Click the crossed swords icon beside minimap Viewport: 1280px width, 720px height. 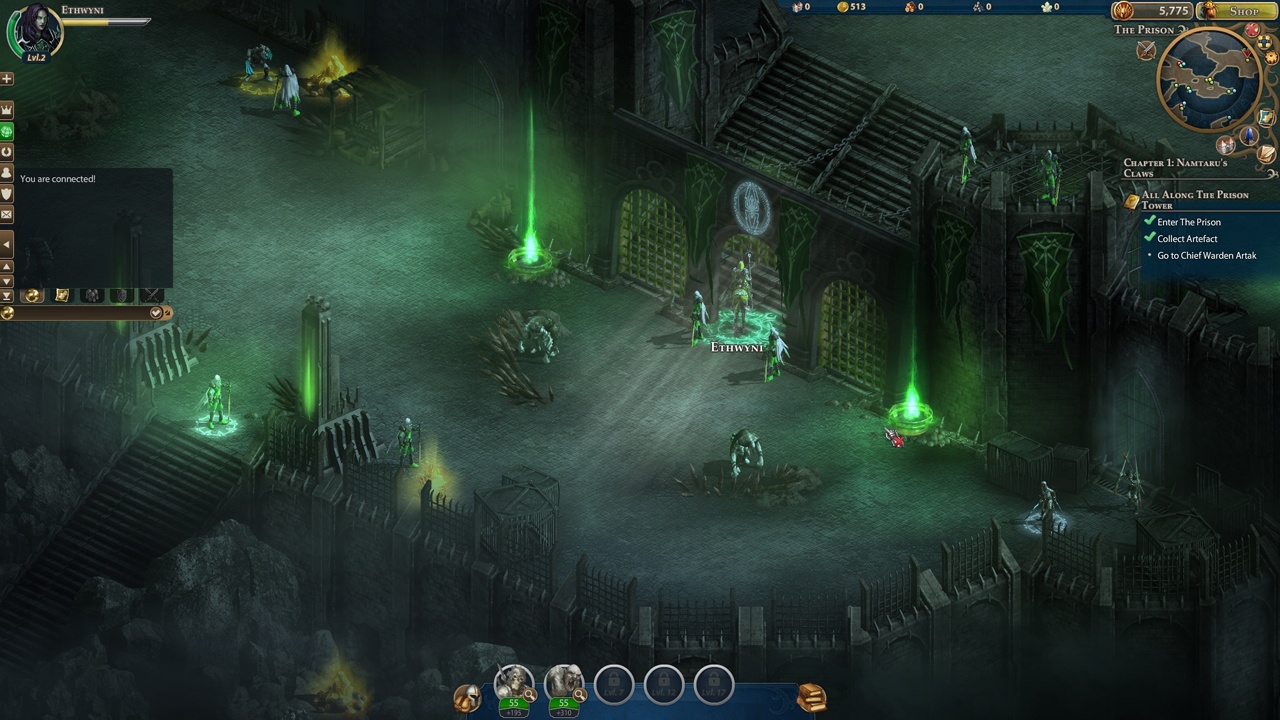pos(1146,52)
